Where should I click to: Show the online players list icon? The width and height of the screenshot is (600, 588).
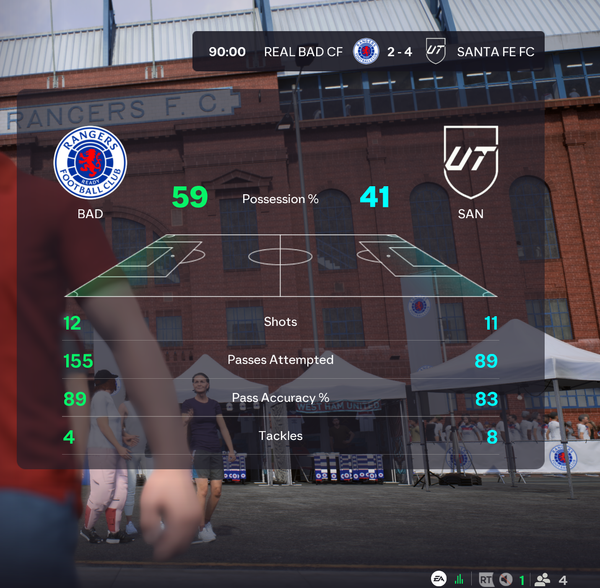click(x=543, y=579)
